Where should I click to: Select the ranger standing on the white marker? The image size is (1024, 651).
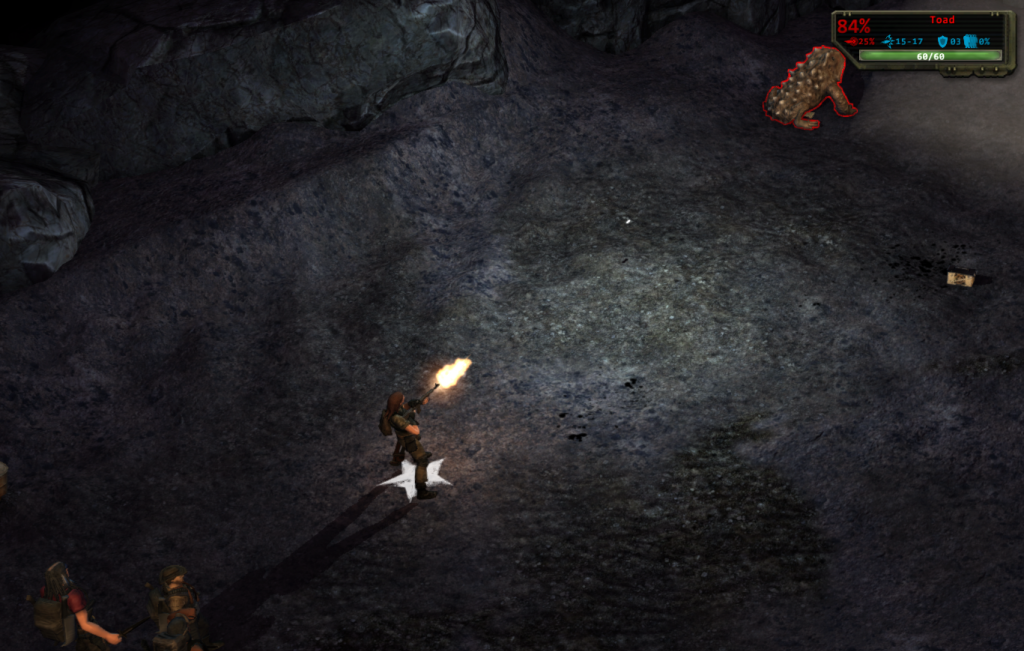click(407, 436)
